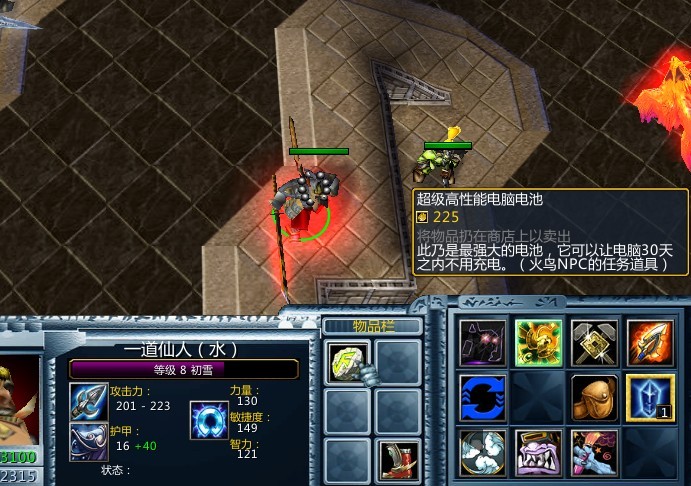Select the blue troll with stars ability
The image size is (691, 486).
594,452
